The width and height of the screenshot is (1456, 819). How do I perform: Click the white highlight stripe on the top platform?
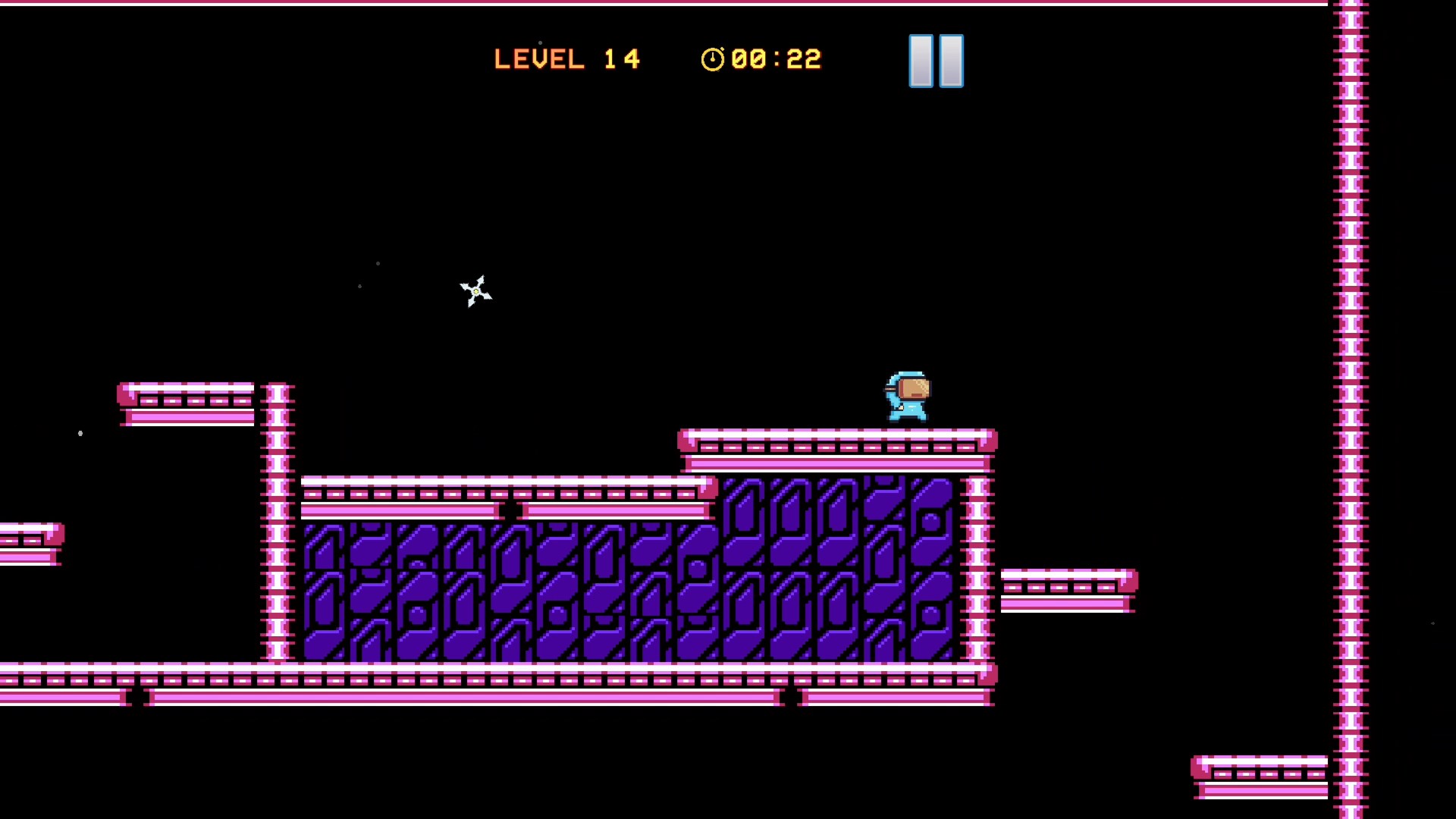pos(834,434)
